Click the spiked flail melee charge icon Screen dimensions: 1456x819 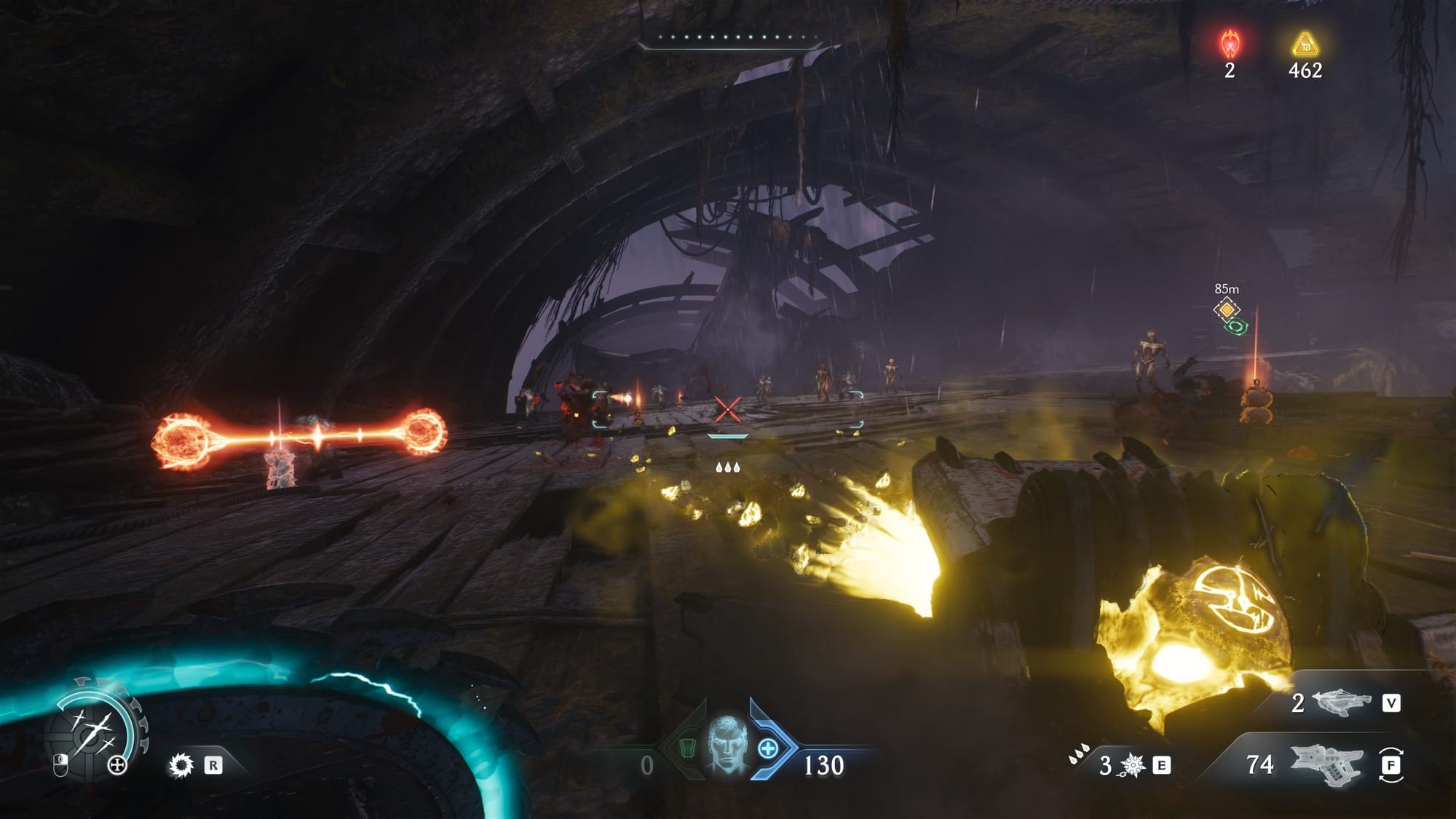click(x=1133, y=766)
